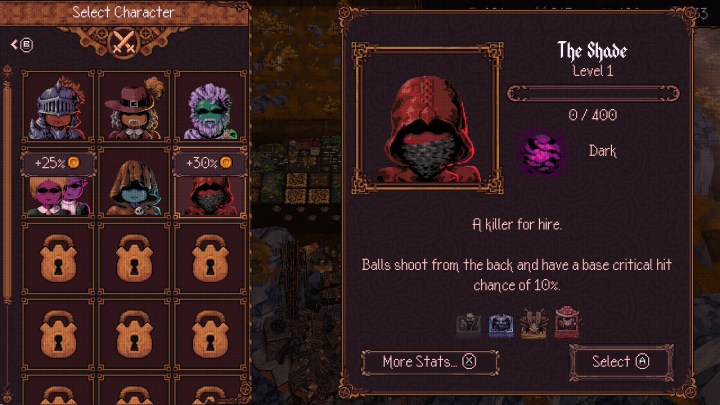Go back using the left arrow
This screenshot has width=720, height=405.
[21, 44]
